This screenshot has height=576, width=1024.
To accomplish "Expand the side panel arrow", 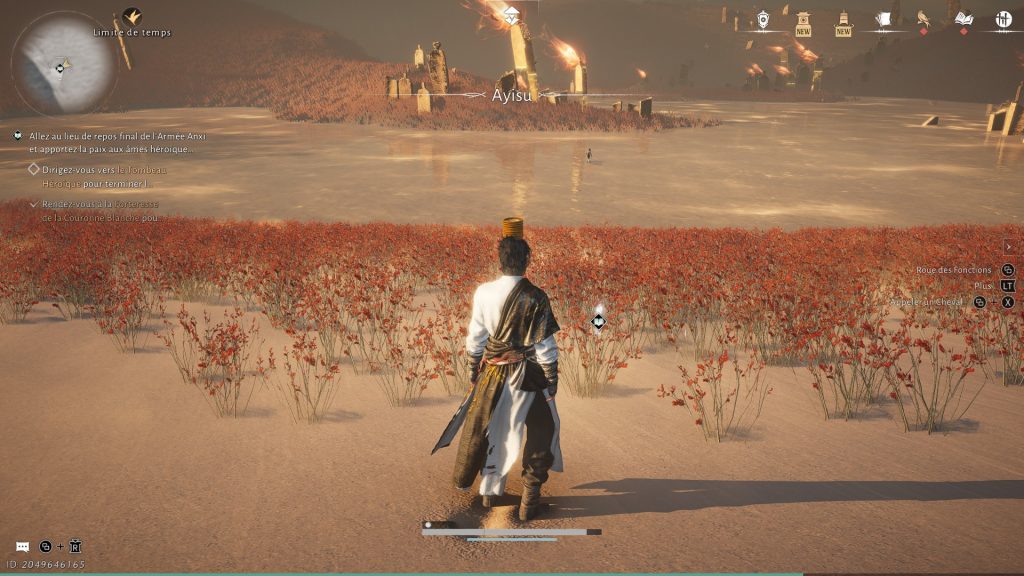I will click(1008, 246).
